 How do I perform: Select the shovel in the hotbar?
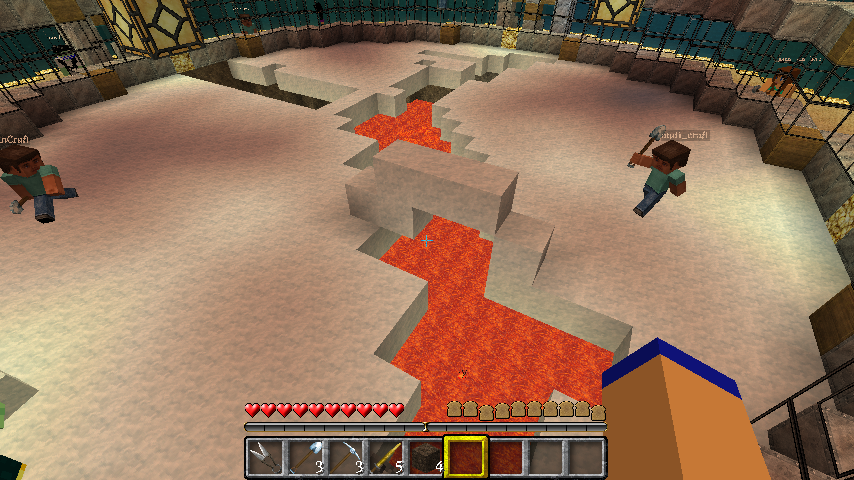pyautogui.click(x=305, y=457)
